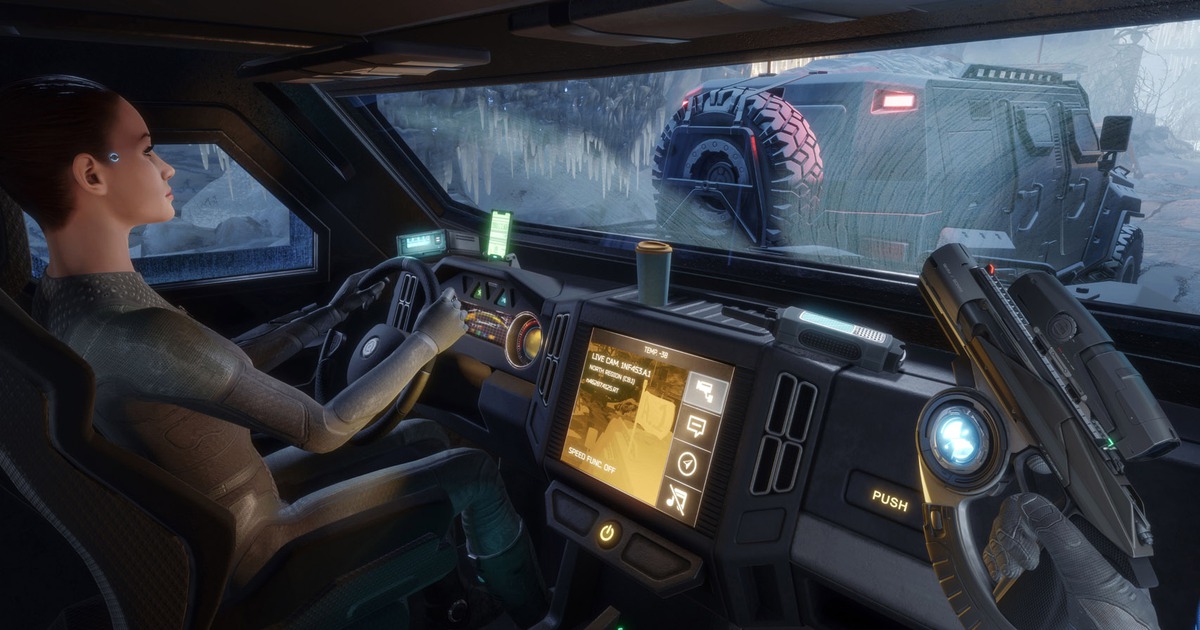This screenshot has width=1200, height=630.
Task: Toggle the muted music note icon
Action: pos(679,497)
